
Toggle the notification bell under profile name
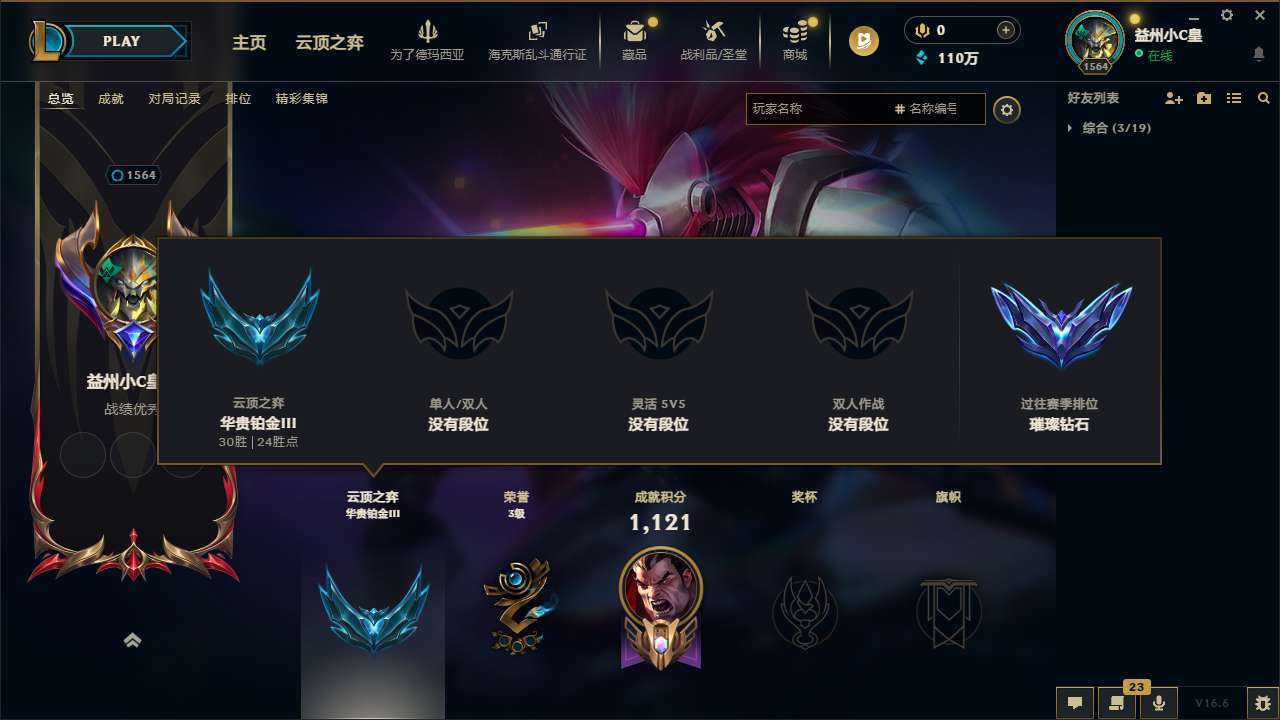pyautogui.click(x=1258, y=55)
